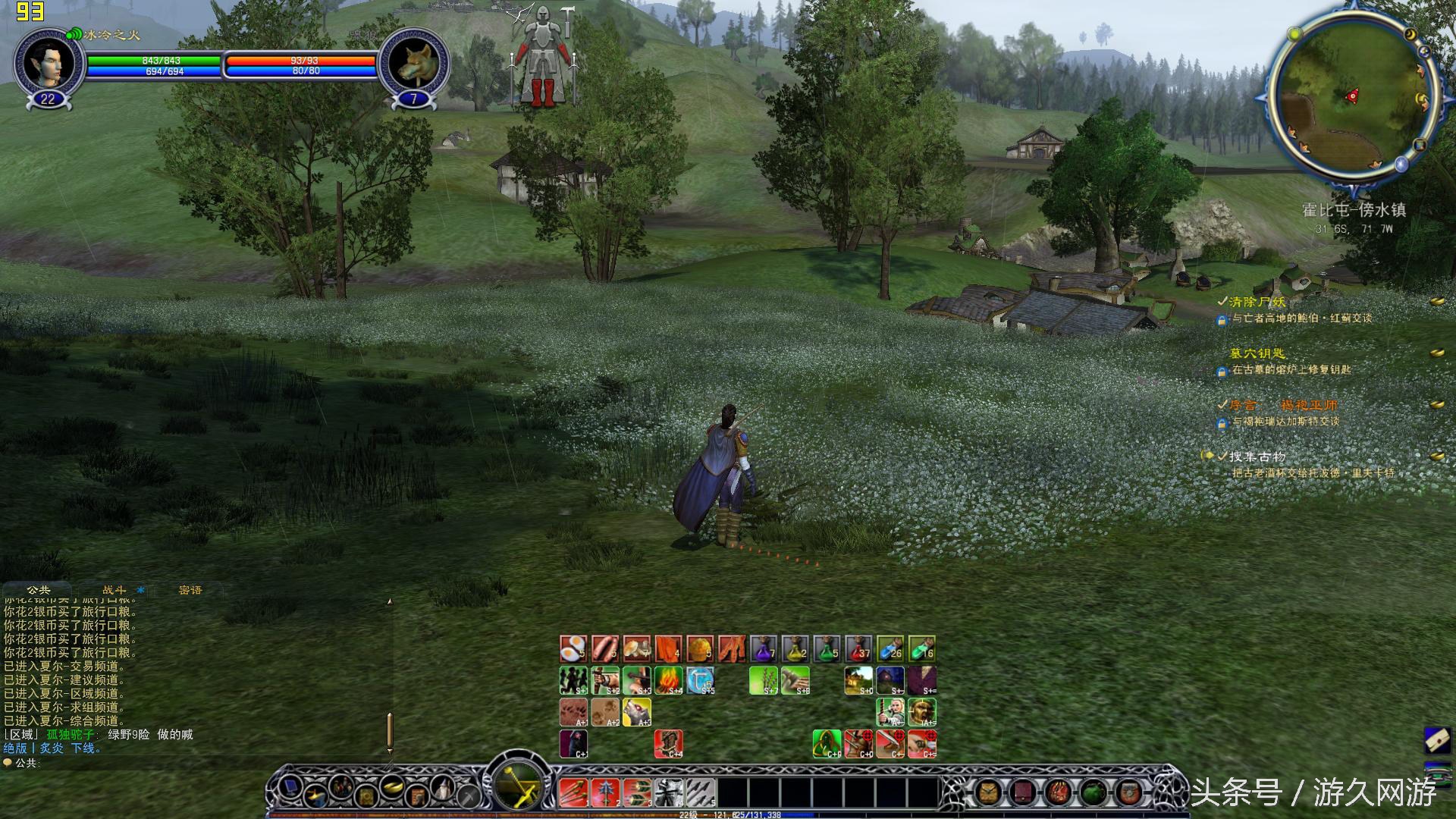The width and height of the screenshot is (1456, 819).
Task: Click the chat input field
Action: tap(190, 763)
